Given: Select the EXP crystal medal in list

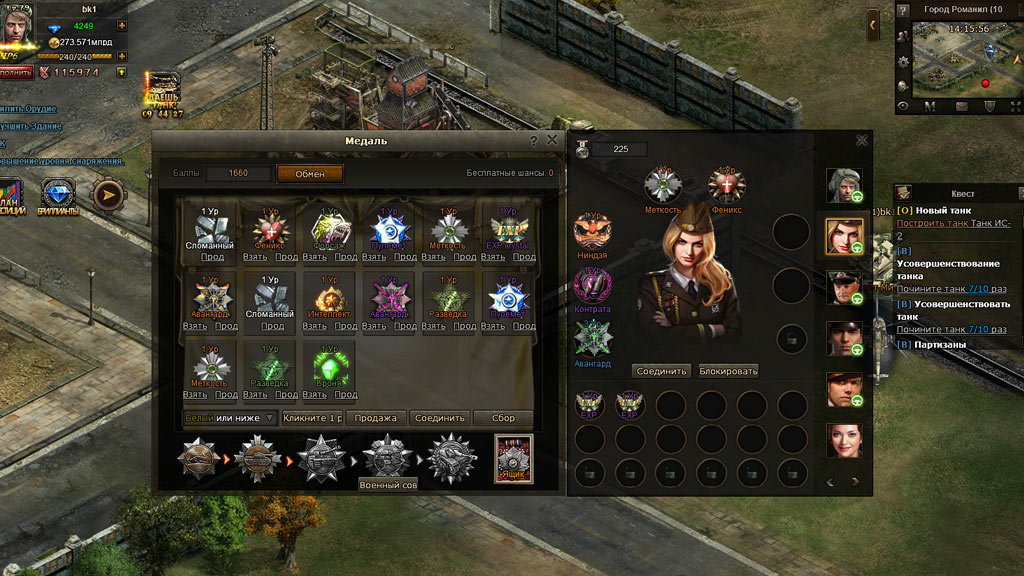Looking at the screenshot, I should [508, 227].
